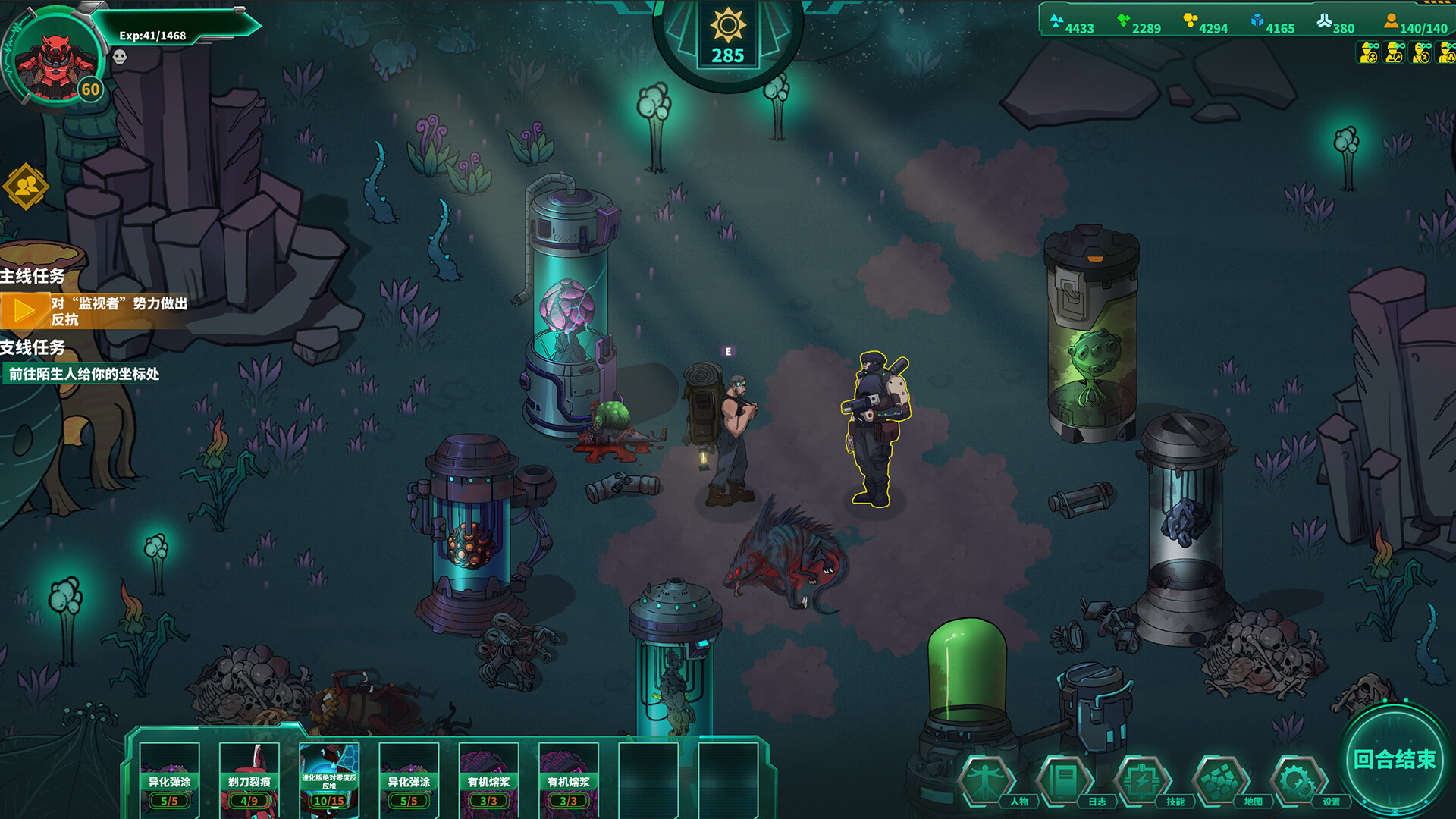Select the 剃刀裂痕 card slot
Viewport: 1456px width, 819px height.
tap(249, 778)
